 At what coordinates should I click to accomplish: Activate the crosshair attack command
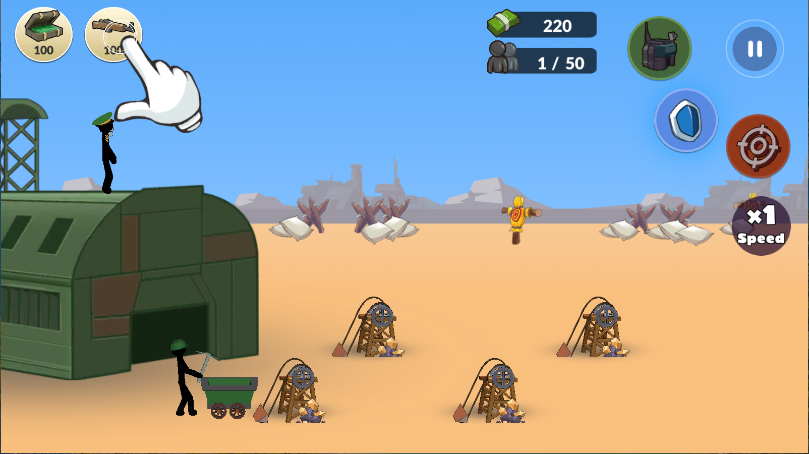758,147
